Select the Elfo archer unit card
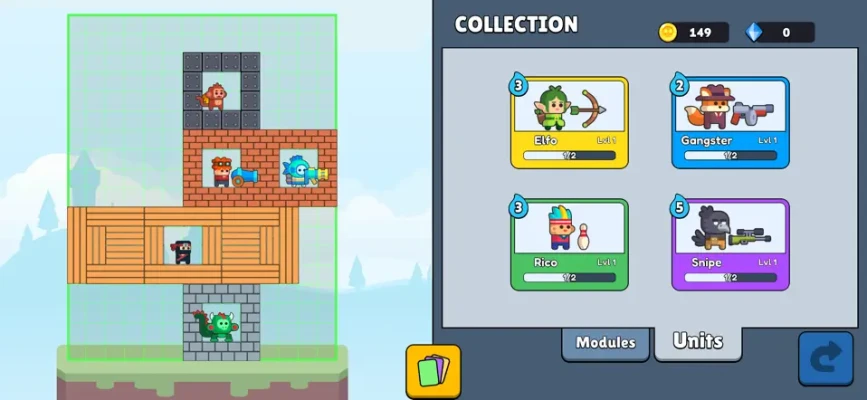867x400 pixels. [570, 122]
